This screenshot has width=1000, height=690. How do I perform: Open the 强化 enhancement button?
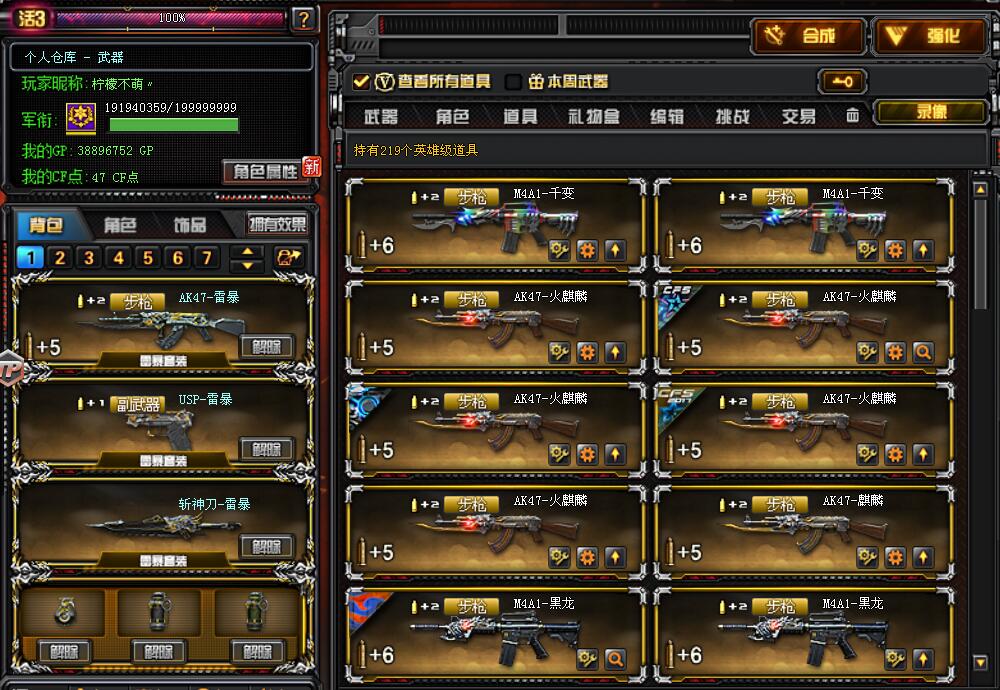(x=930, y=37)
